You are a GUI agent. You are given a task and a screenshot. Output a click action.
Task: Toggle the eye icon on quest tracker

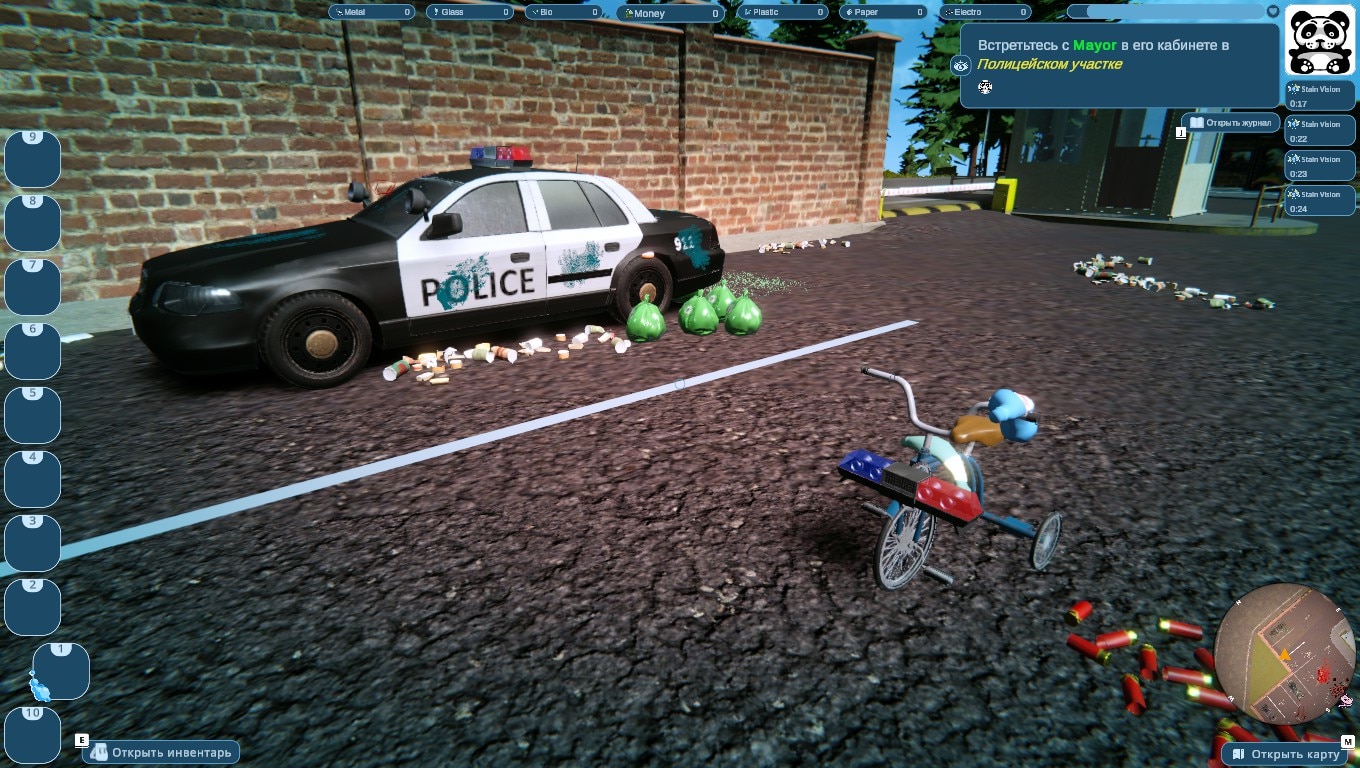tap(961, 66)
